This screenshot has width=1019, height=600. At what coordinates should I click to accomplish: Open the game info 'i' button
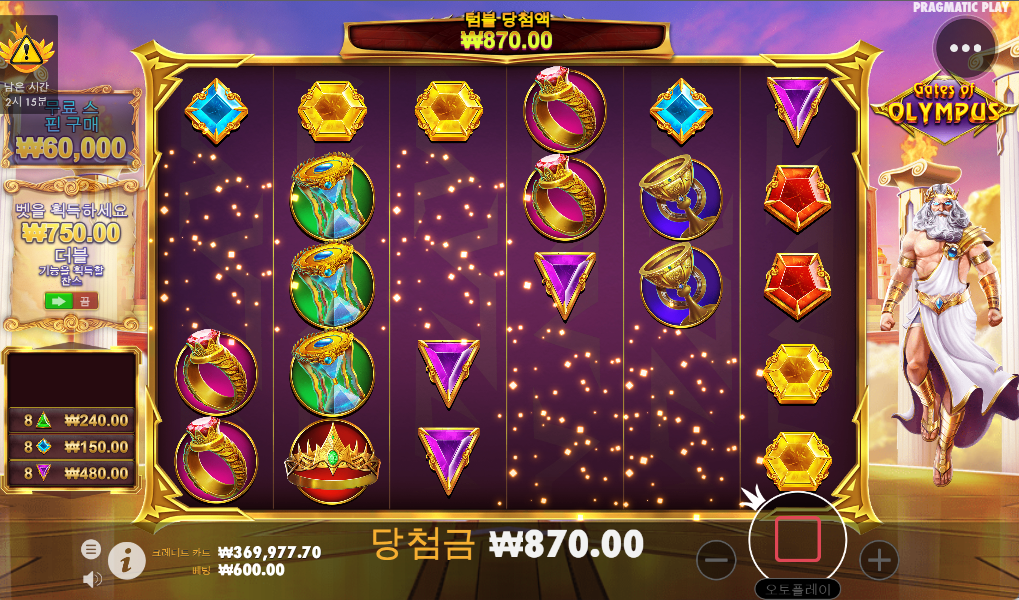point(126,561)
